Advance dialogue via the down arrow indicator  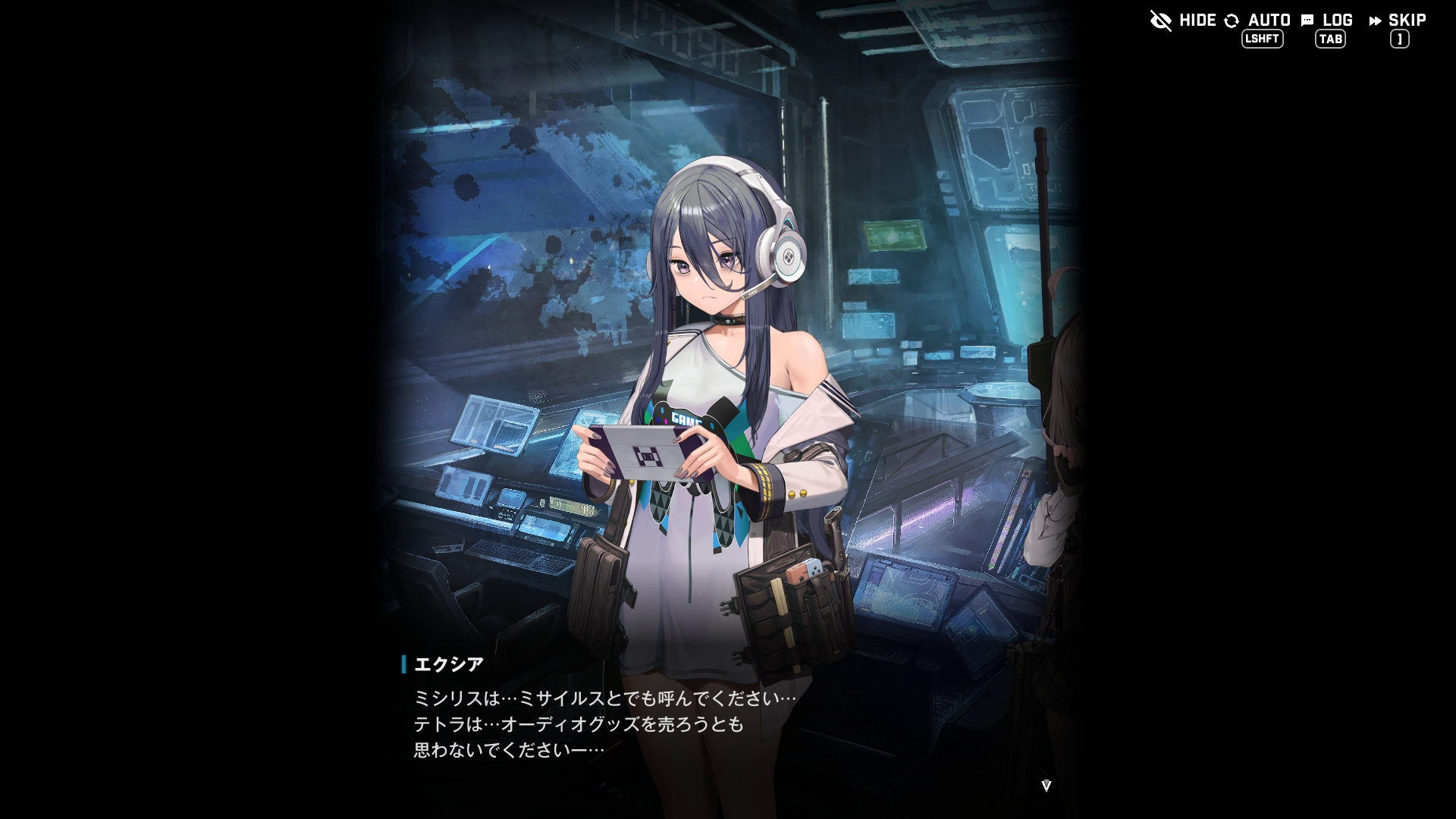pos(1046,786)
